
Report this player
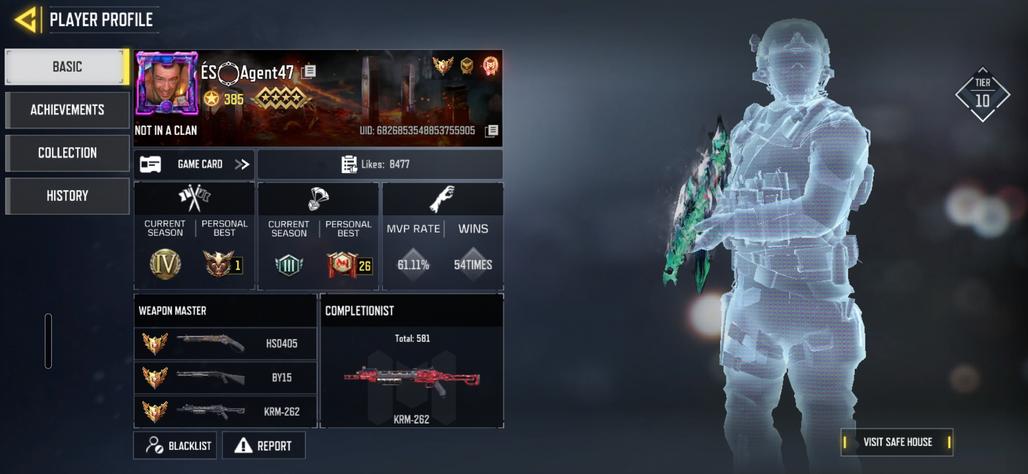263,446
